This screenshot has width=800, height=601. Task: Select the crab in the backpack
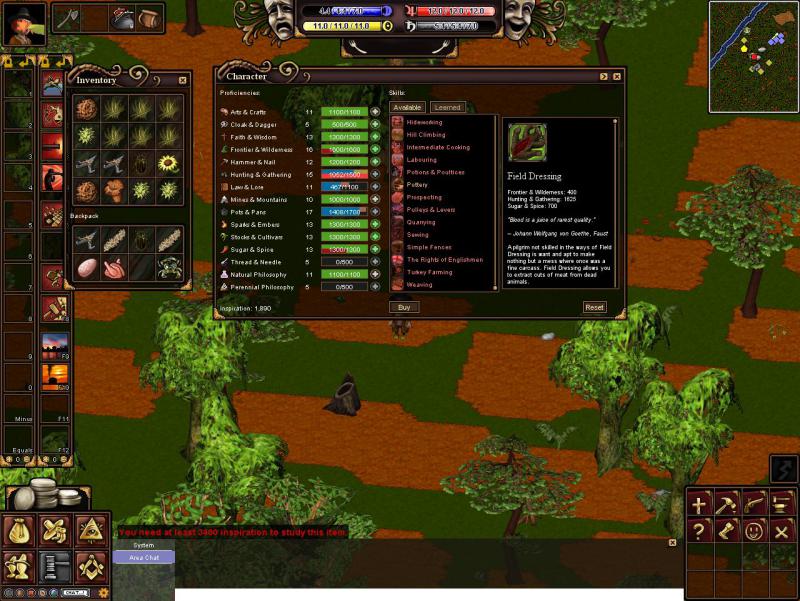(168, 267)
